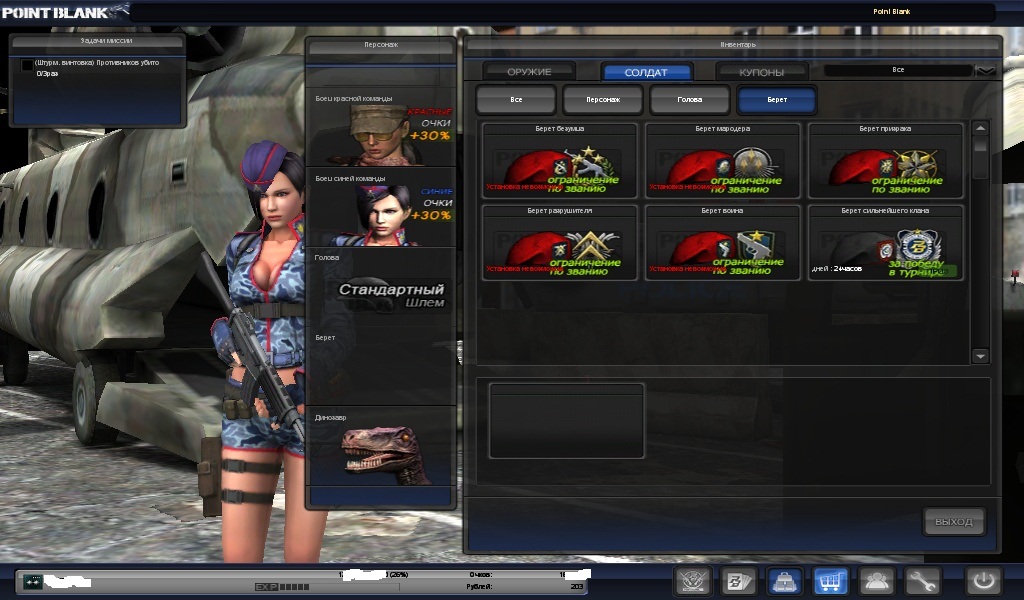Open the КУПОНЫ tab
The height and width of the screenshot is (600, 1024).
pyautogui.click(x=761, y=72)
